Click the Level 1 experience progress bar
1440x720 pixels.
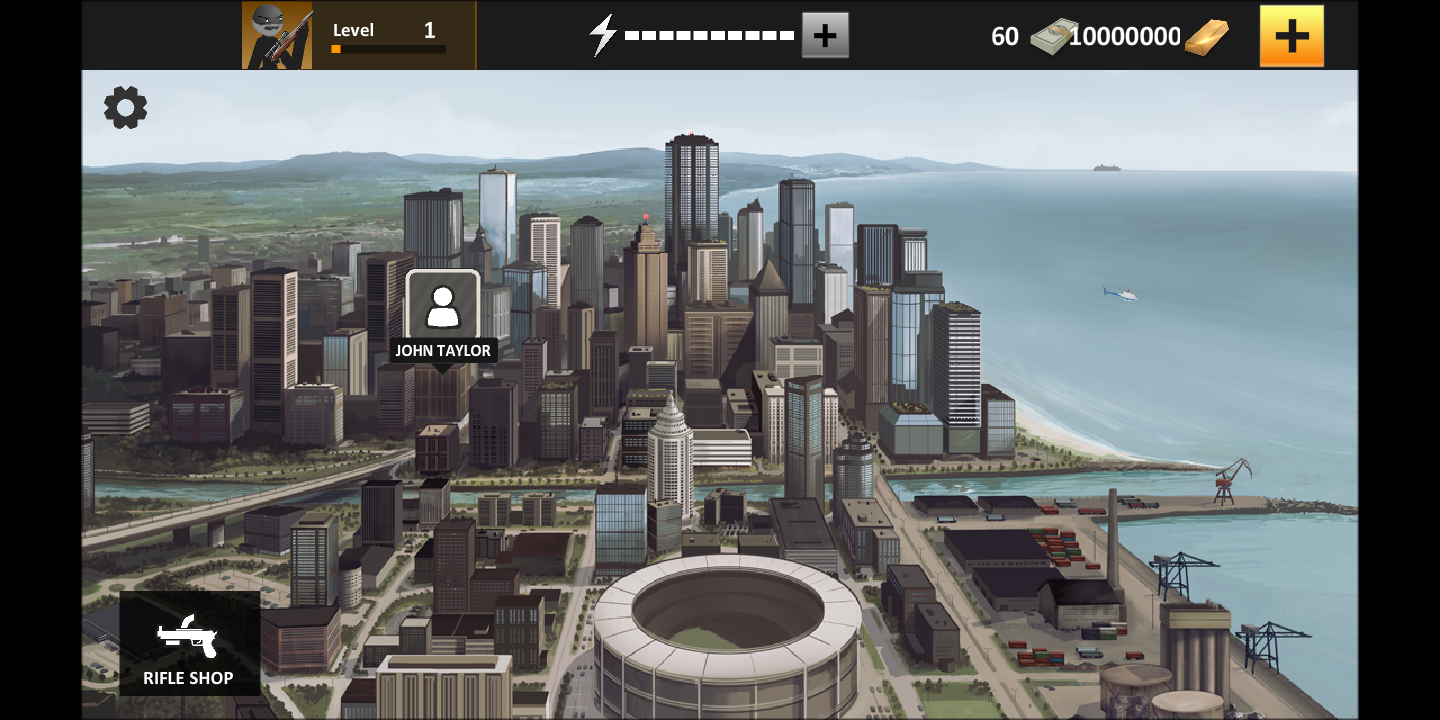click(x=388, y=48)
